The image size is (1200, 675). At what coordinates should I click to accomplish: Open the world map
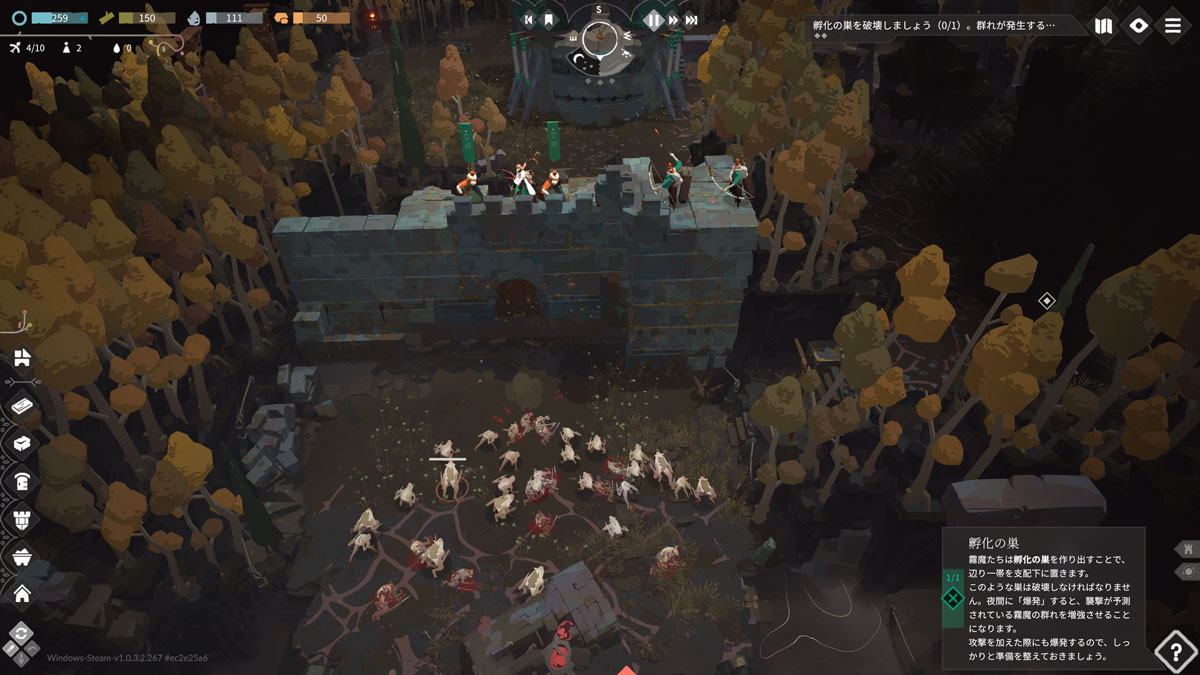(1103, 26)
